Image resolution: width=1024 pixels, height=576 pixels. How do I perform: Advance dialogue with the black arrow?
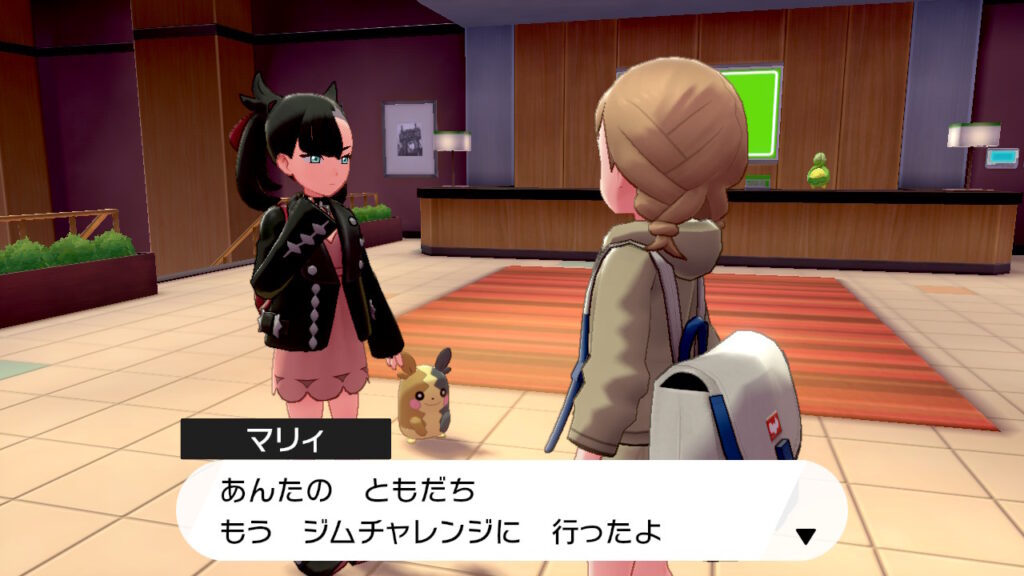pos(805,537)
